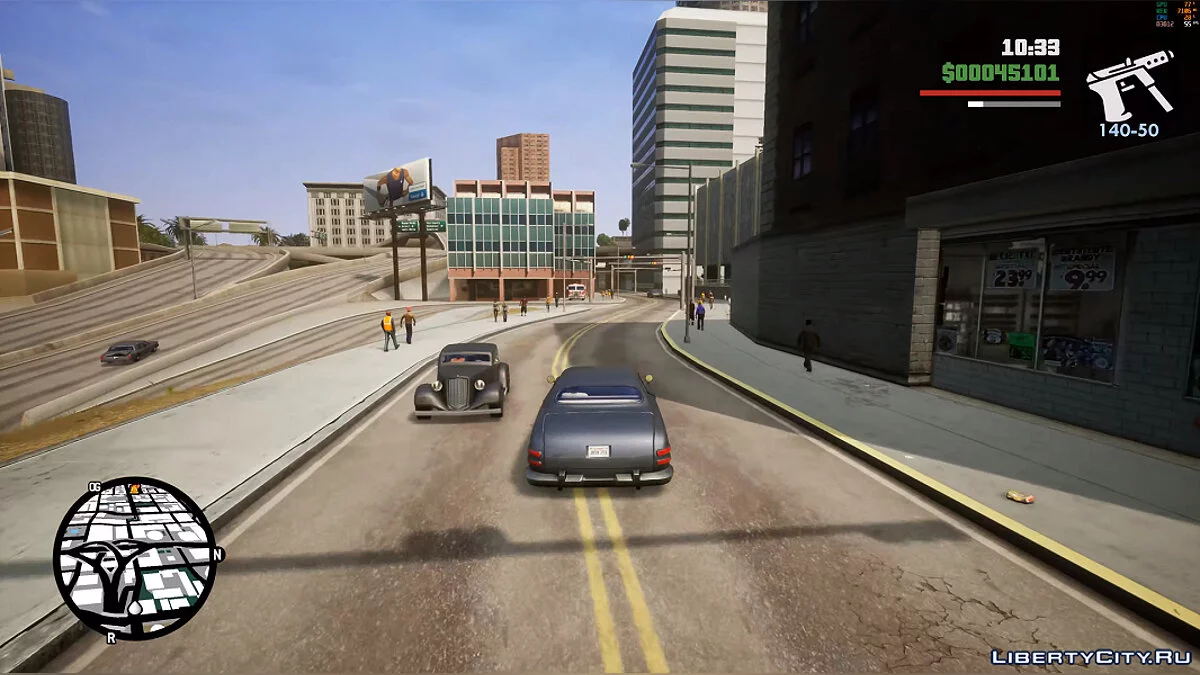Open the LibertyCity.ru watermark link
This screenshot has width=1200, height=675.
click(x=1090, y=656)
